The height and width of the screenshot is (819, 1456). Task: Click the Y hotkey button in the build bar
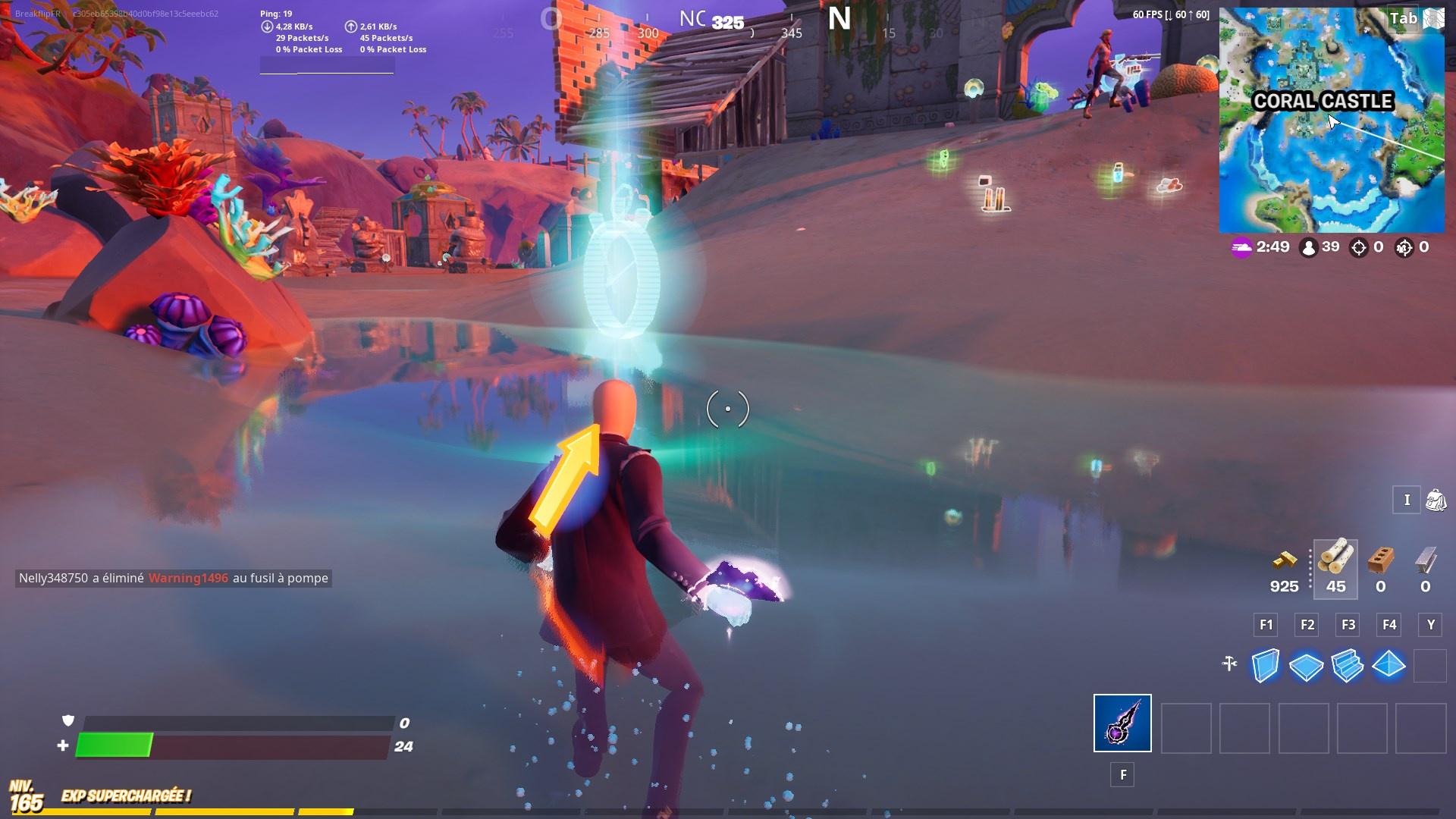click(1430, 625)
